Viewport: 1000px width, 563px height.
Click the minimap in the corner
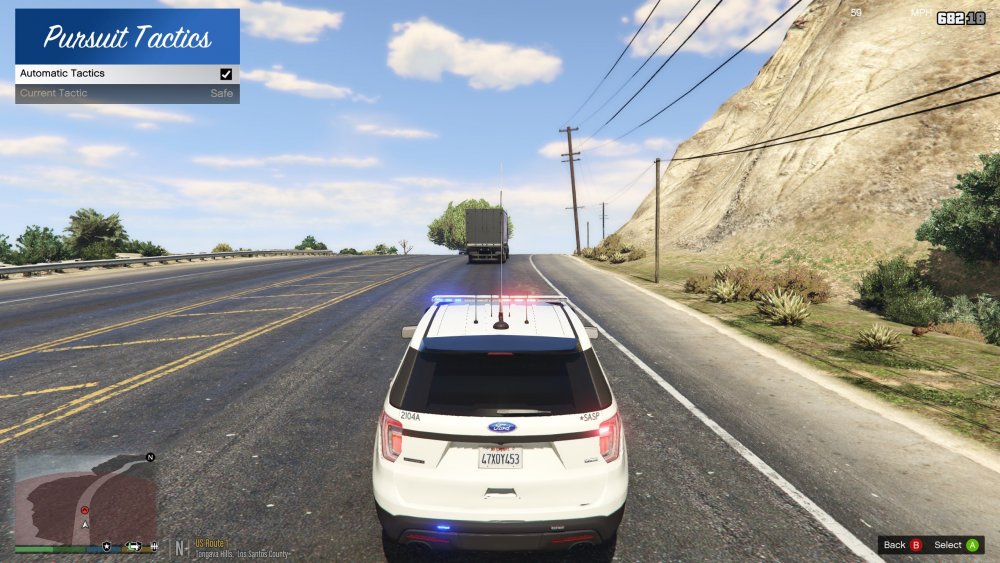point(85,498)
